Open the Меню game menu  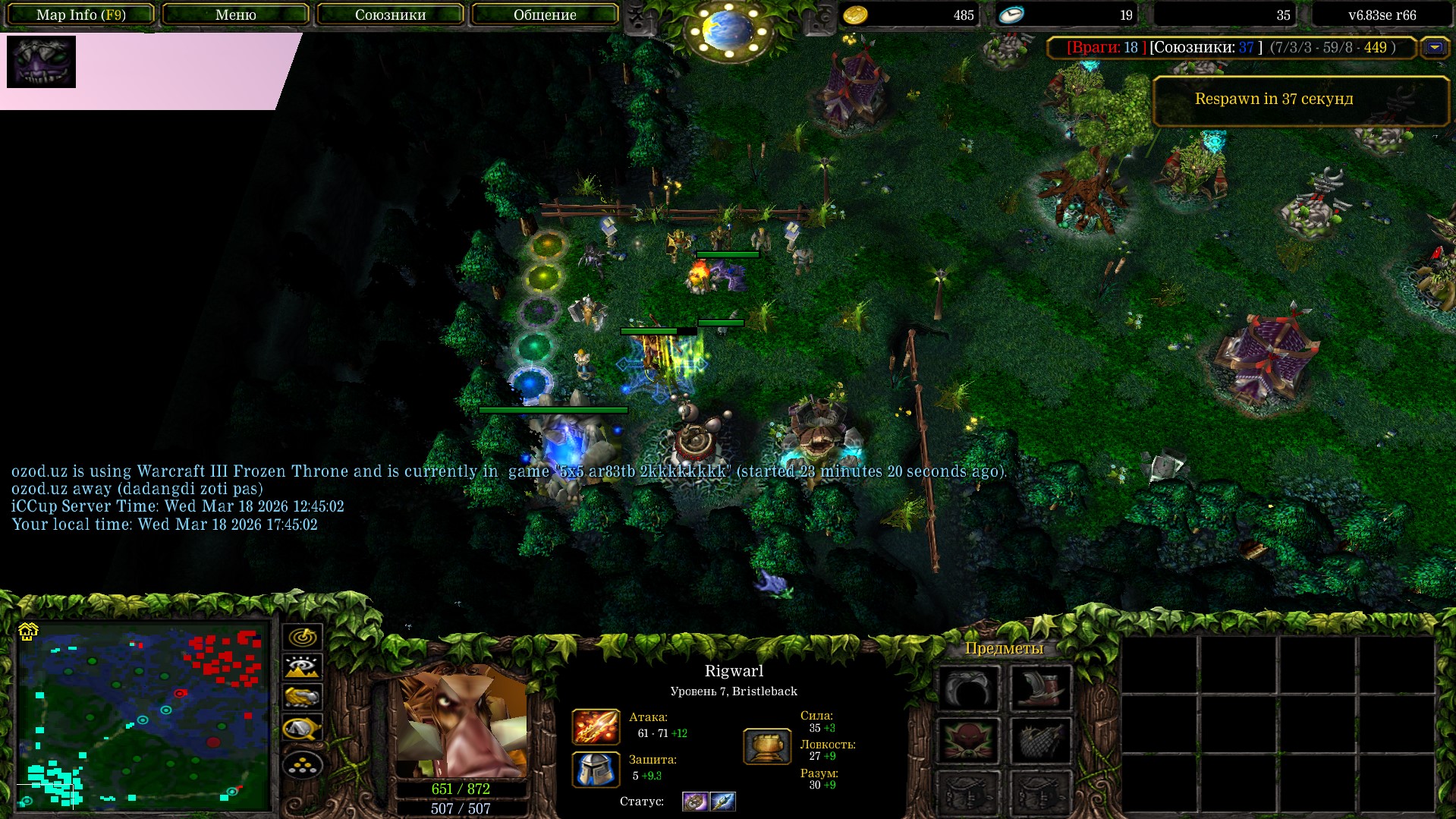pyautogui.click(x=236, y=14)
